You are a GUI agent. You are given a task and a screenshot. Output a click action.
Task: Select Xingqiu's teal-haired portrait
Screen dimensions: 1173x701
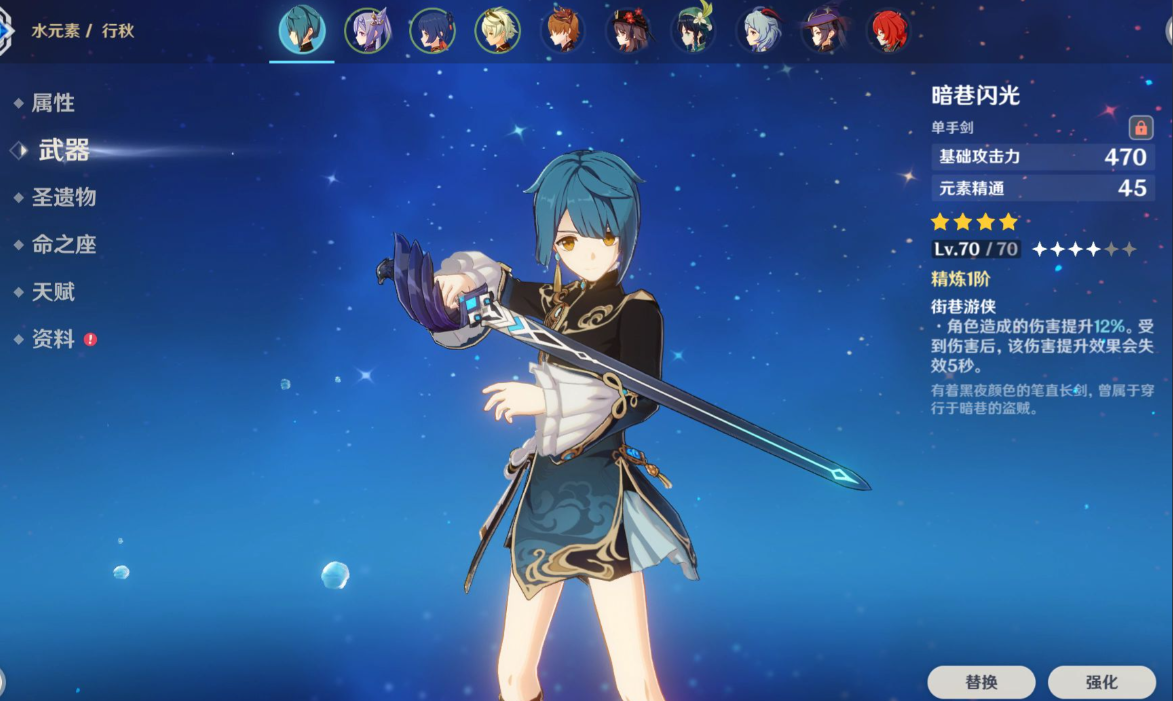tap(302, 31)
